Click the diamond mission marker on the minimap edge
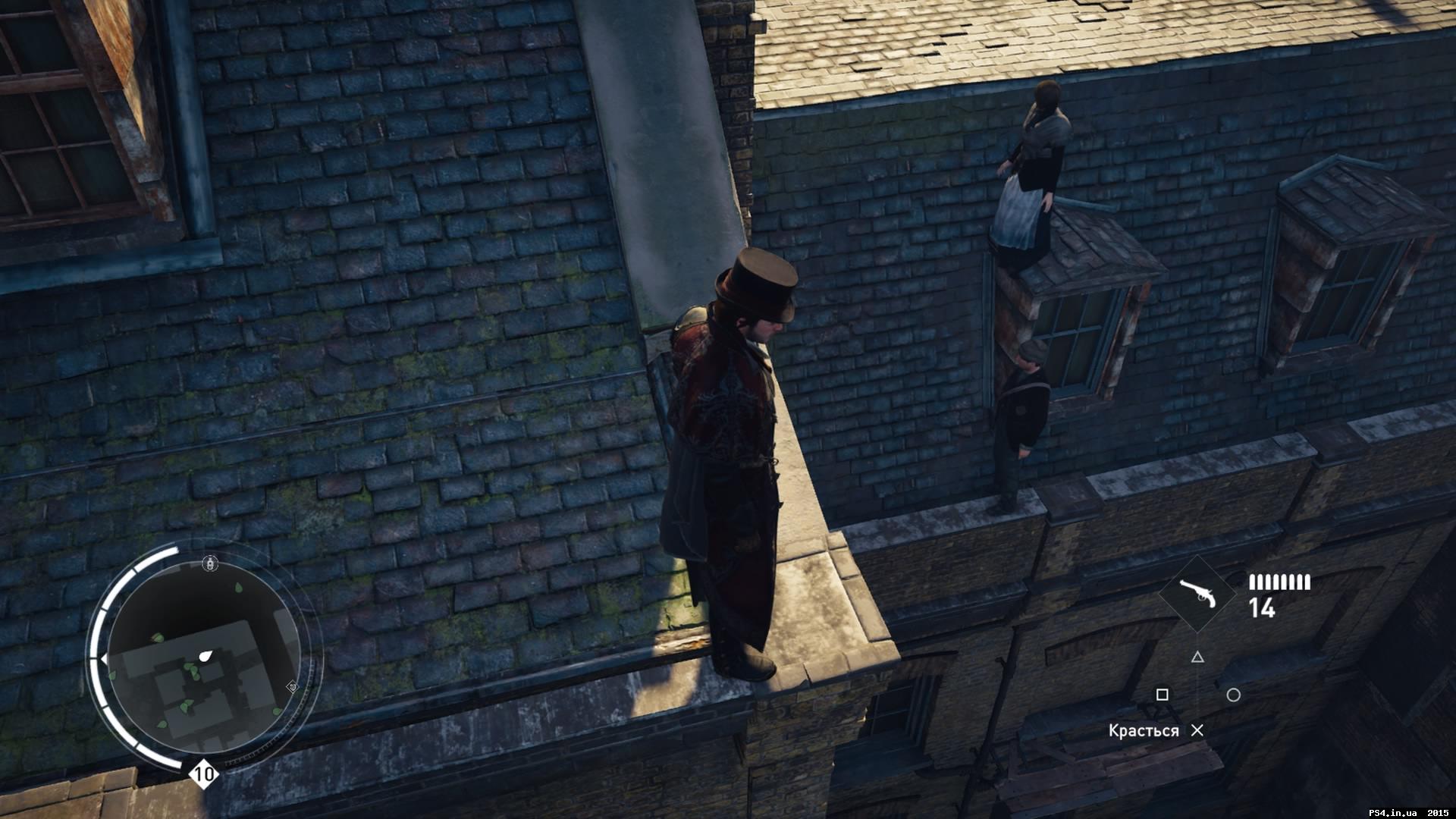Screen dimensions: 1456x819 click(293, 687)
